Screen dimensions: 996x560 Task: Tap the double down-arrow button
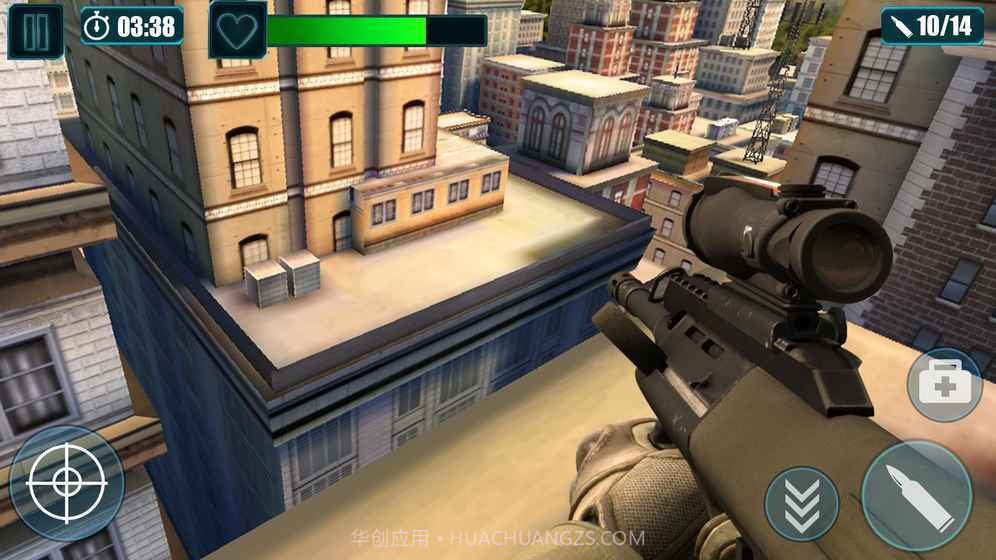pyautogui.click(x=801, y=504)
